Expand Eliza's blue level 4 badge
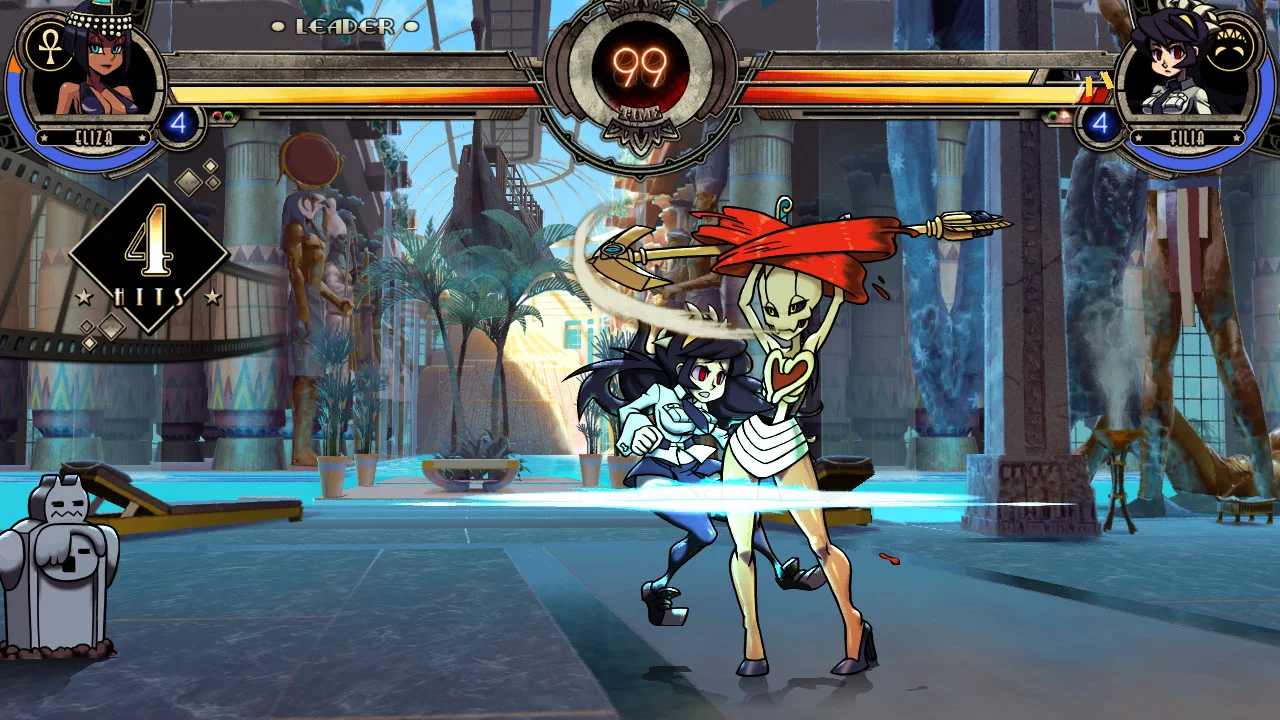 179,123
